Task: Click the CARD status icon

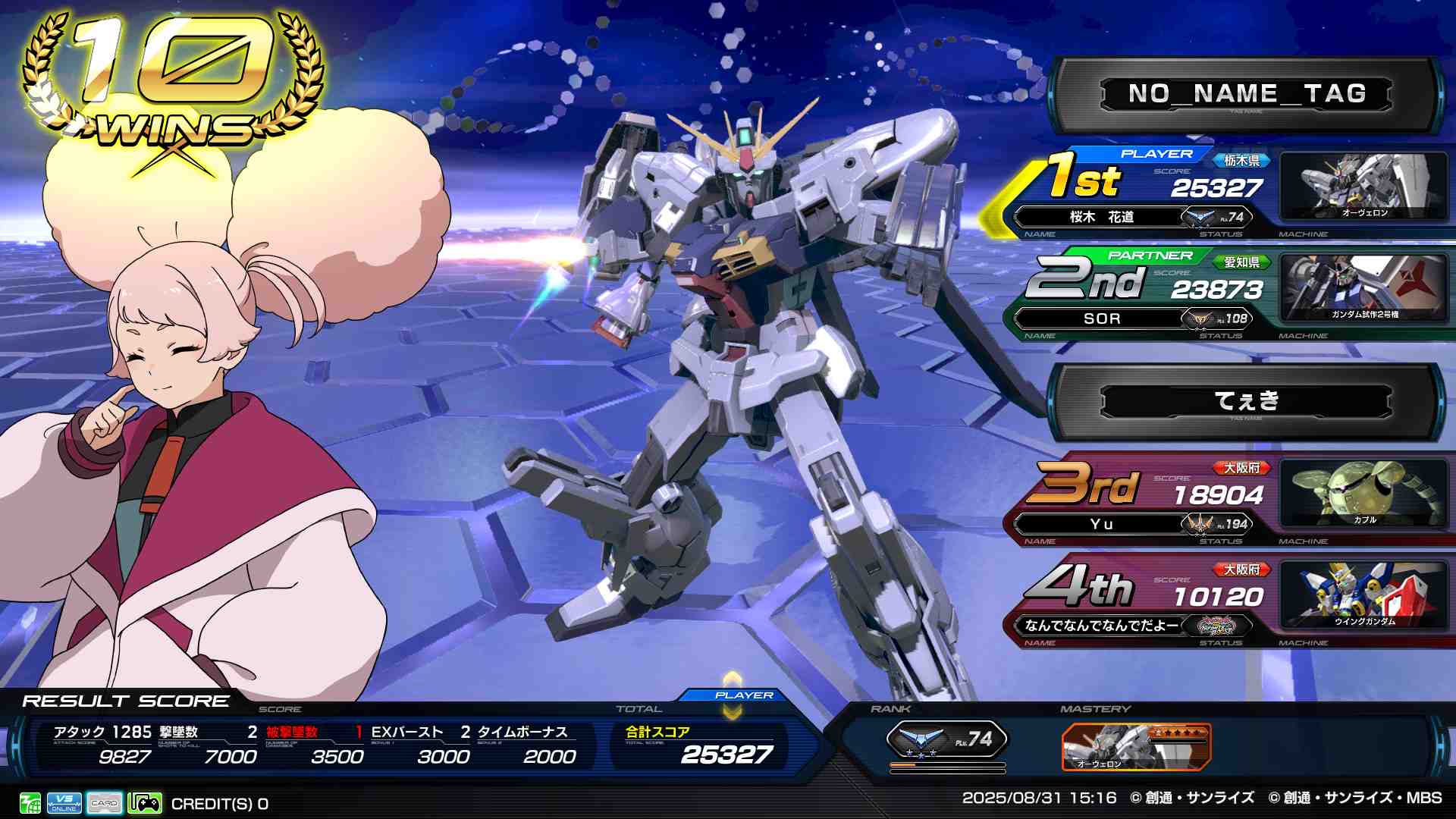Action: pos(105,803)
